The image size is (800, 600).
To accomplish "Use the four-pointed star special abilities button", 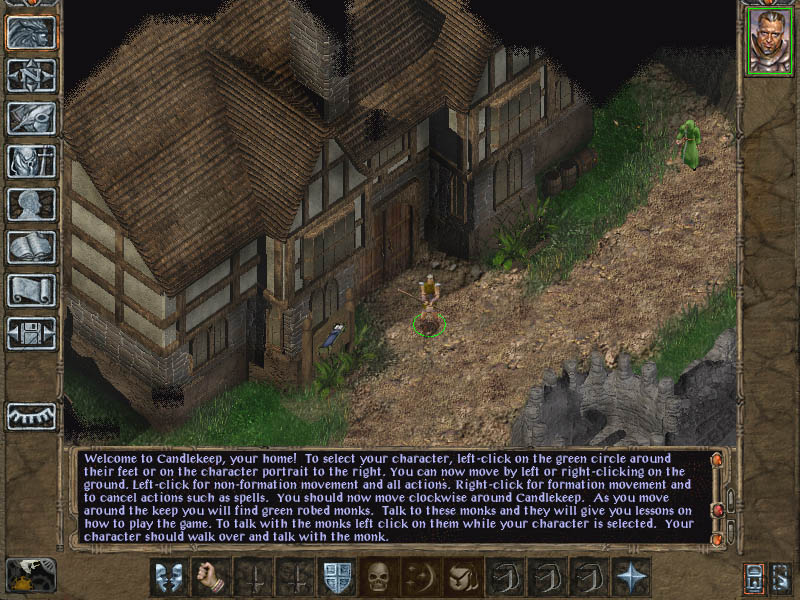I will coord(632,577).
